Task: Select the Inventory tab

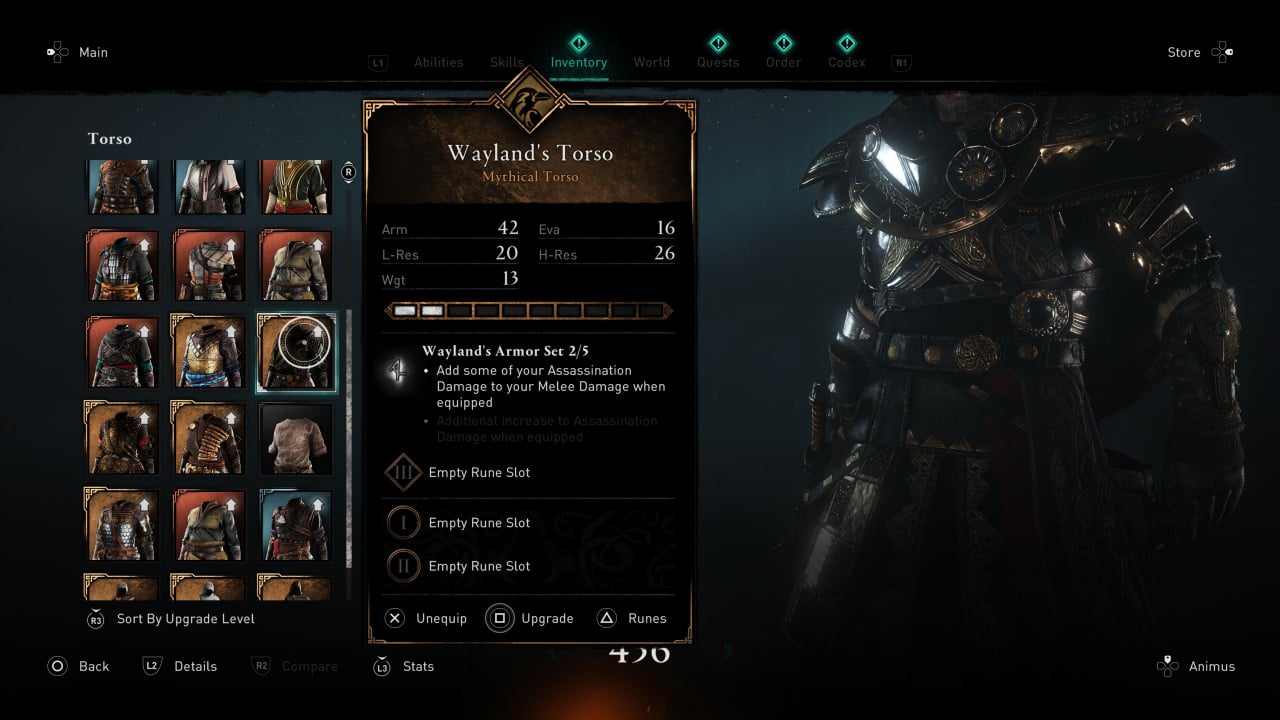Action: pyautogui.click(x=578, y=62)
